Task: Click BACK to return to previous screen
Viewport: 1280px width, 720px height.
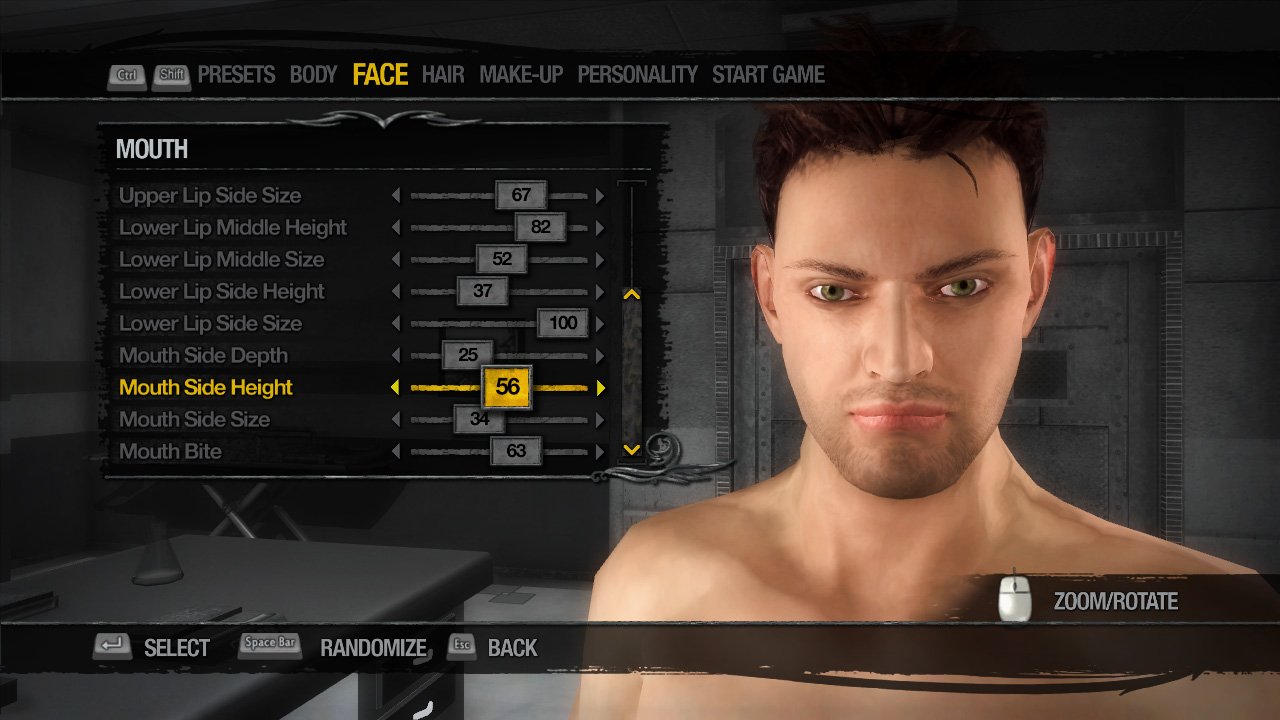Action: 512,648
